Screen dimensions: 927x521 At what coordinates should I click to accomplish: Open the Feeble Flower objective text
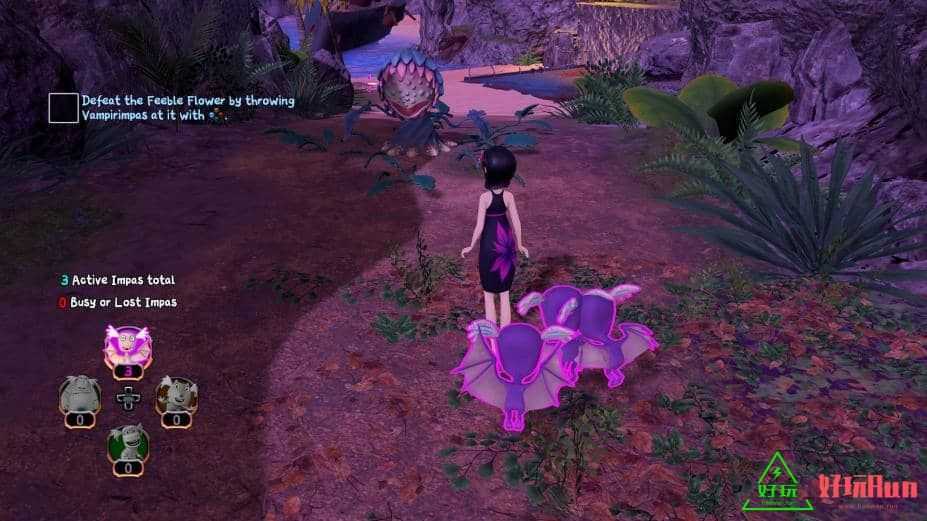tap(188, 108)
